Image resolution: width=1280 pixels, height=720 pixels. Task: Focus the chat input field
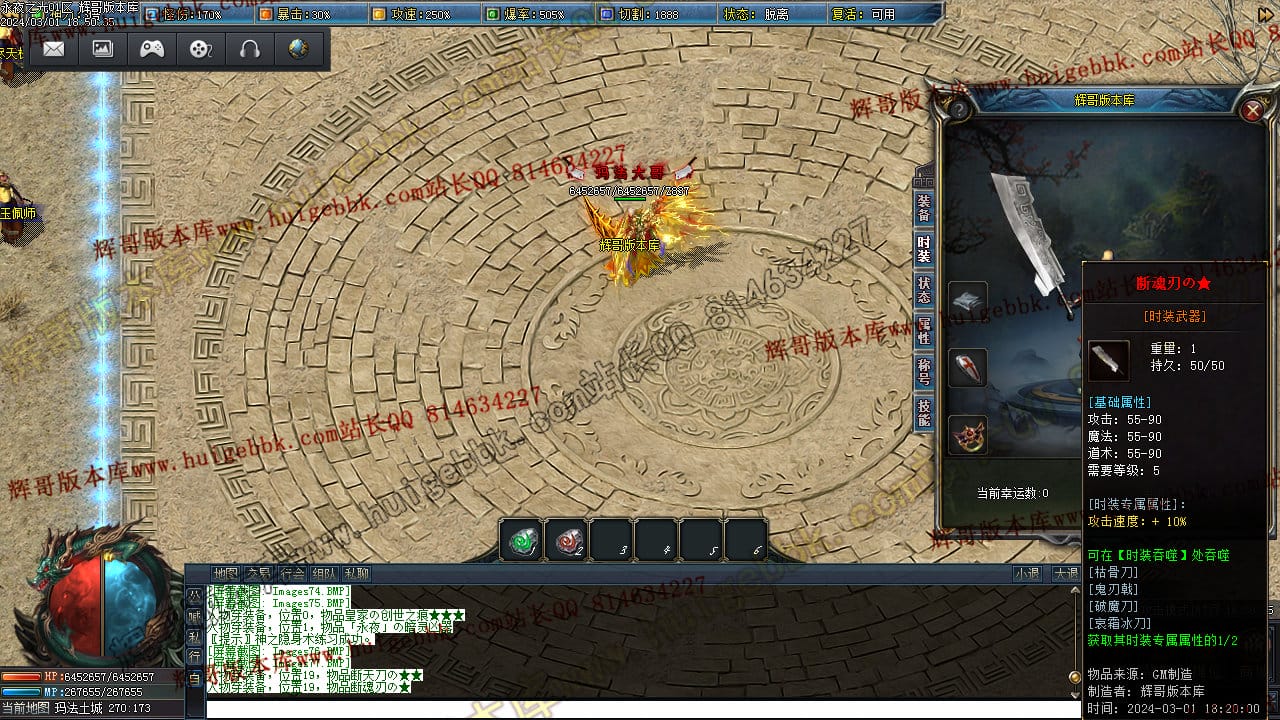point(640,709)
